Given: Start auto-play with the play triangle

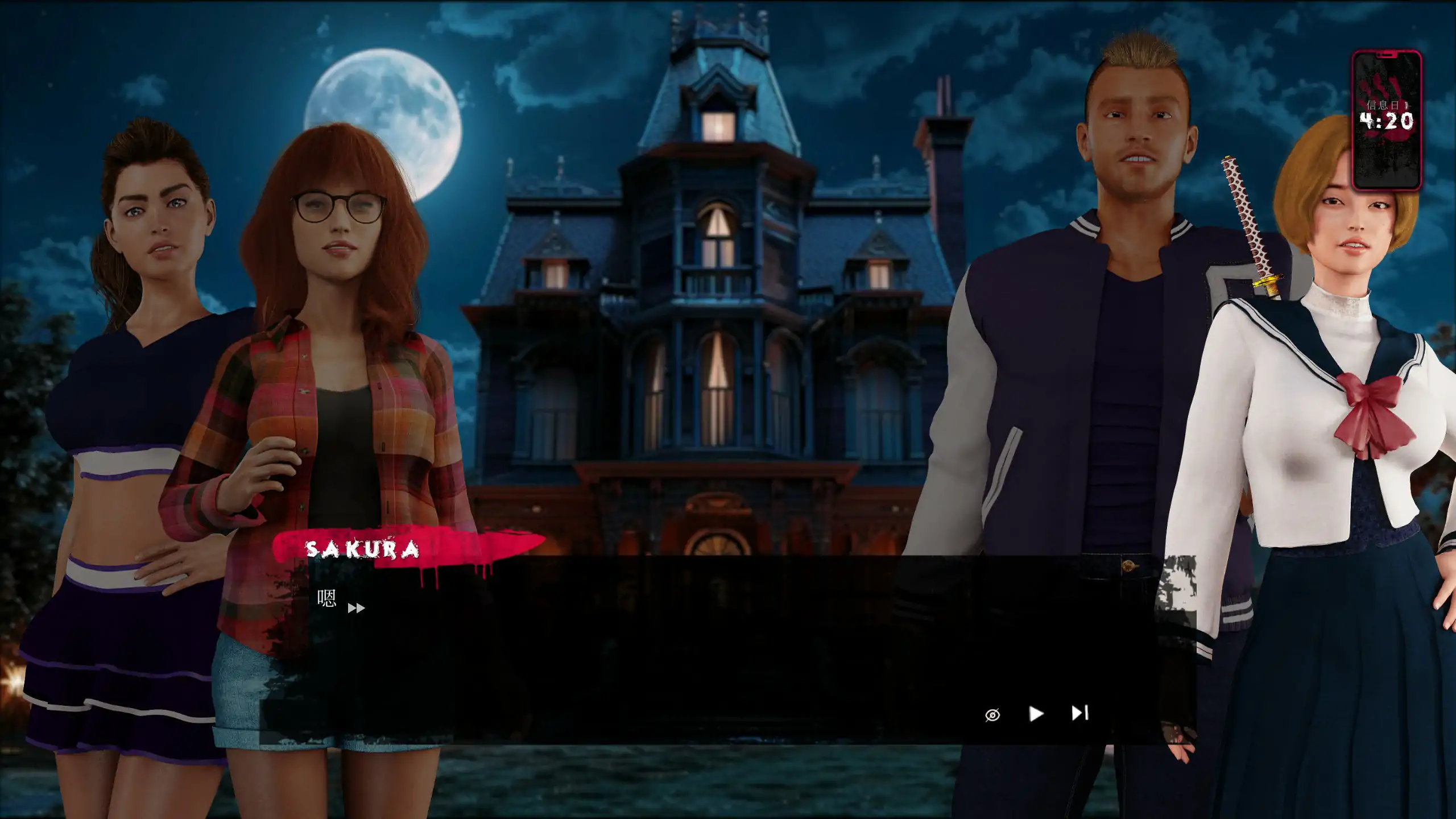Looking at the screenshot, I should (1036, 714).
